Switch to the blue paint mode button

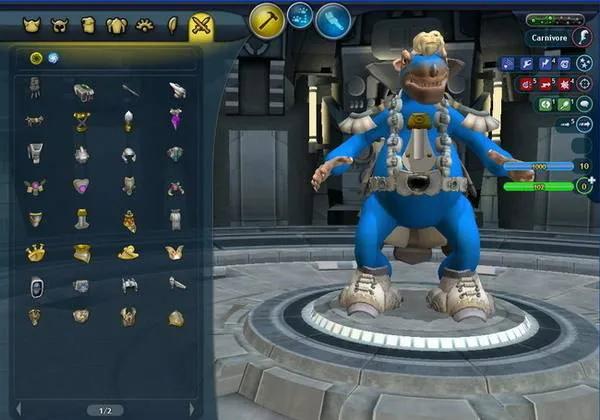click(x=333, y=20)
